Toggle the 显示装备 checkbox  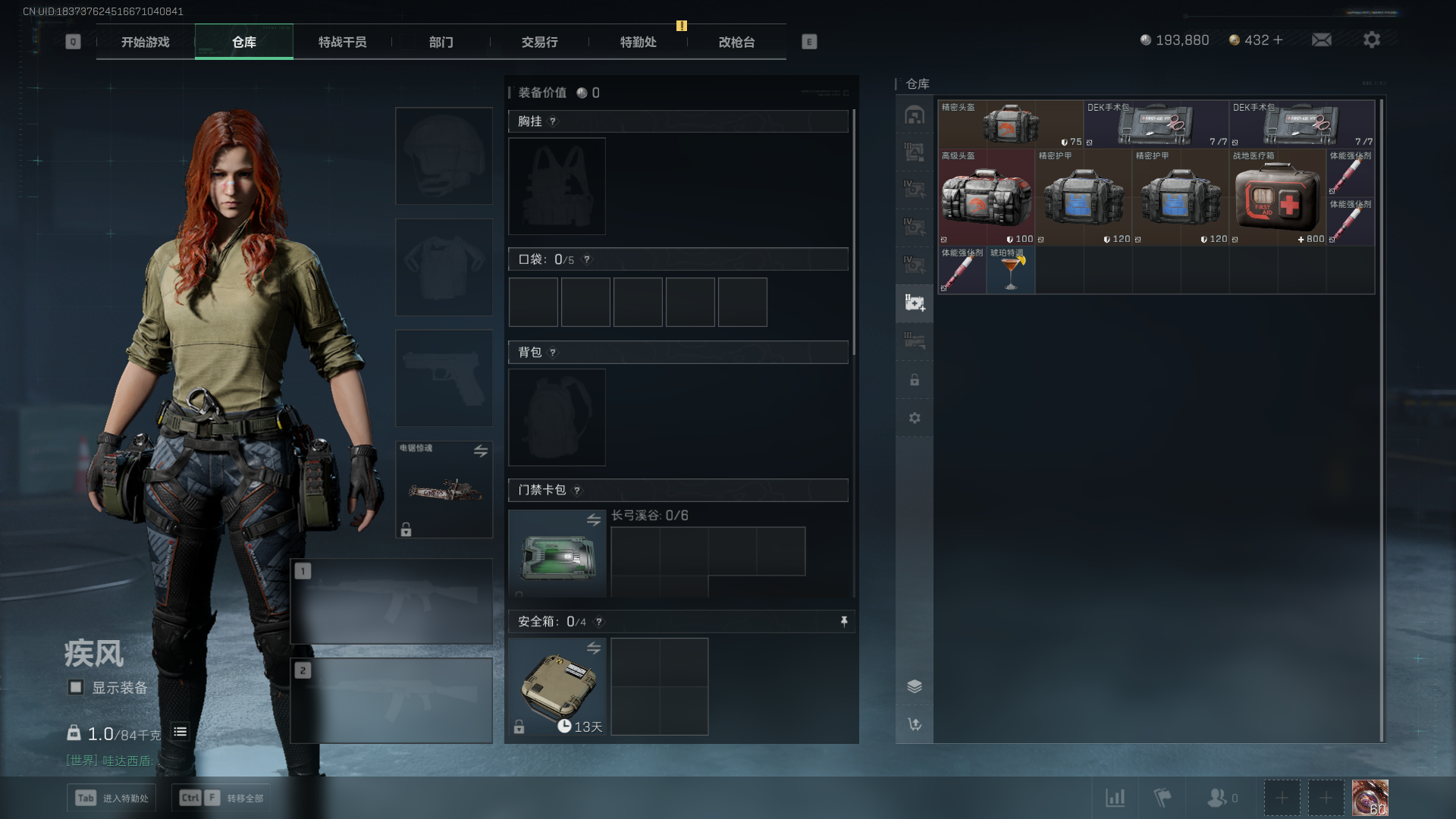coord(76,687)
